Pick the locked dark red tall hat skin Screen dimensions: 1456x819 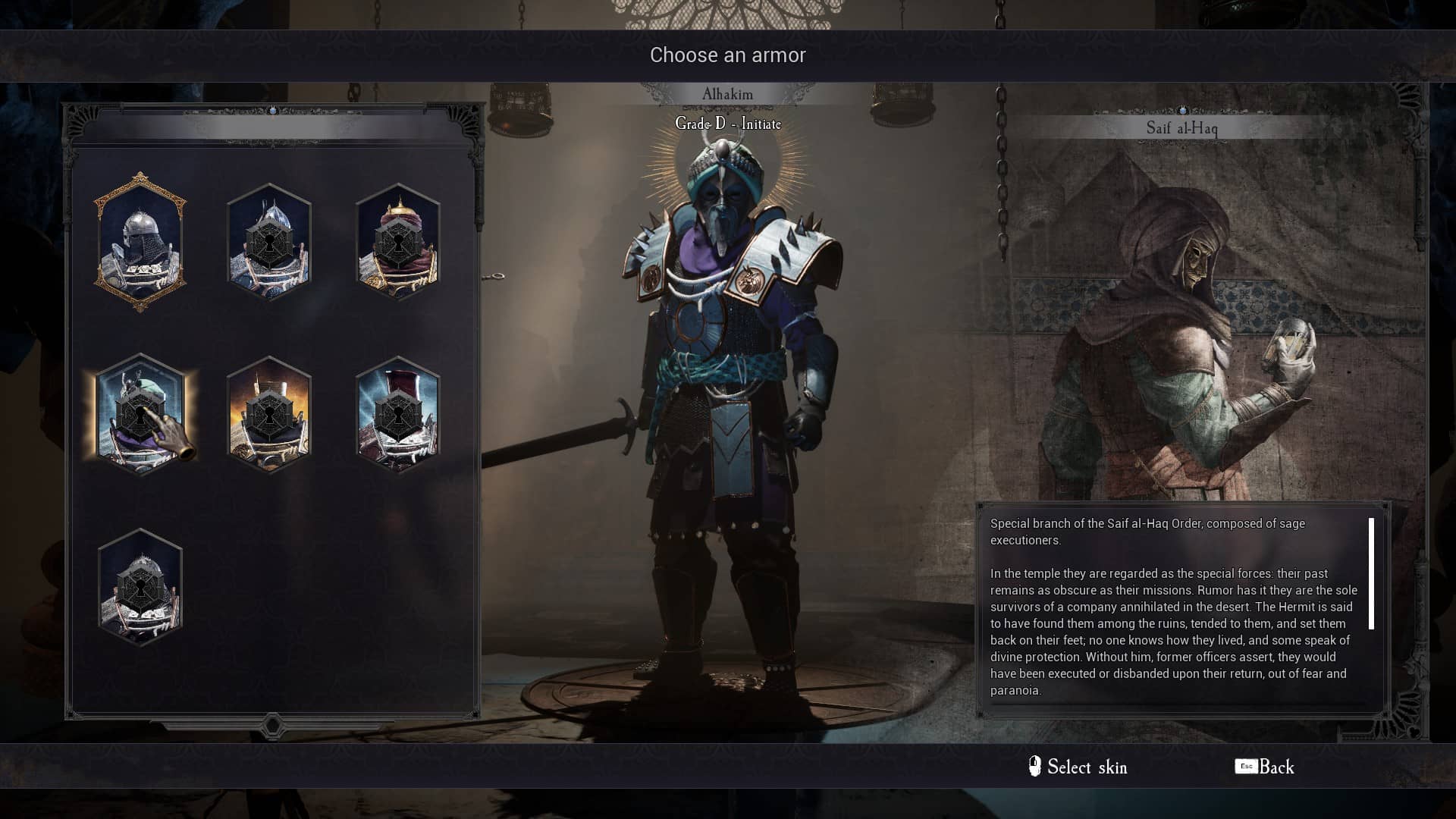tap(398, 414)
